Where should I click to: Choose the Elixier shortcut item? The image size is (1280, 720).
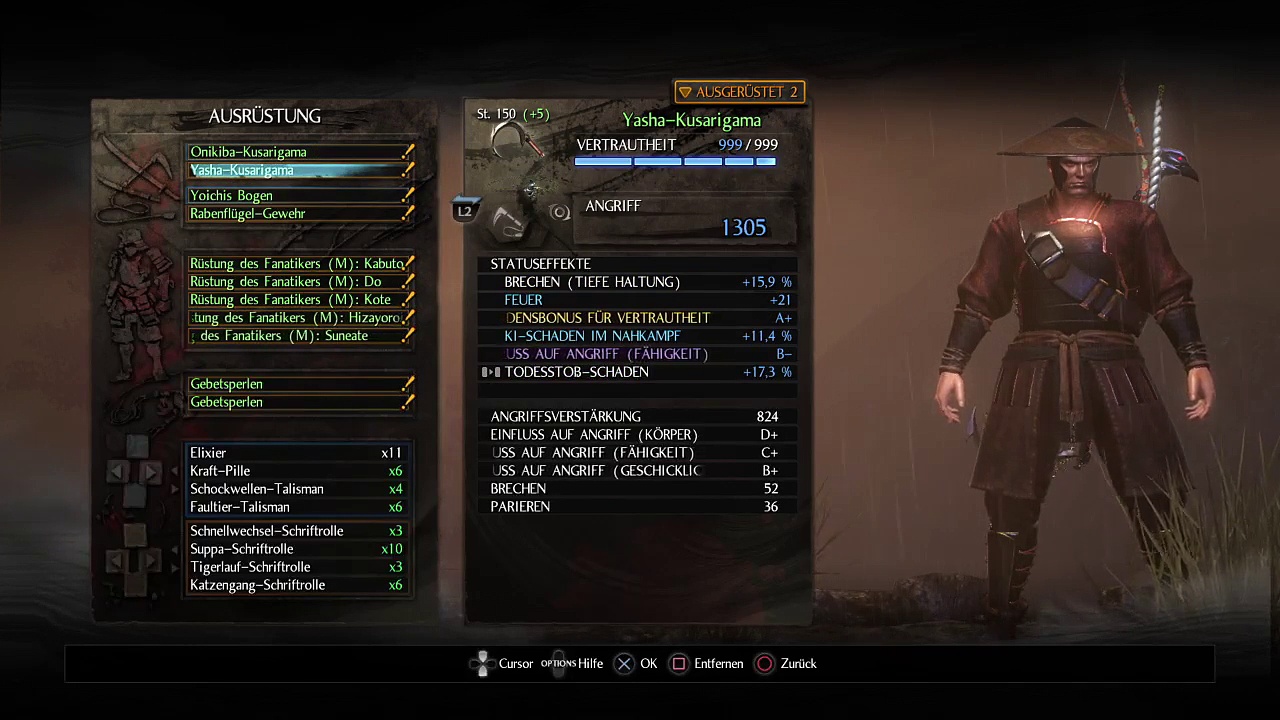point(296,453)
